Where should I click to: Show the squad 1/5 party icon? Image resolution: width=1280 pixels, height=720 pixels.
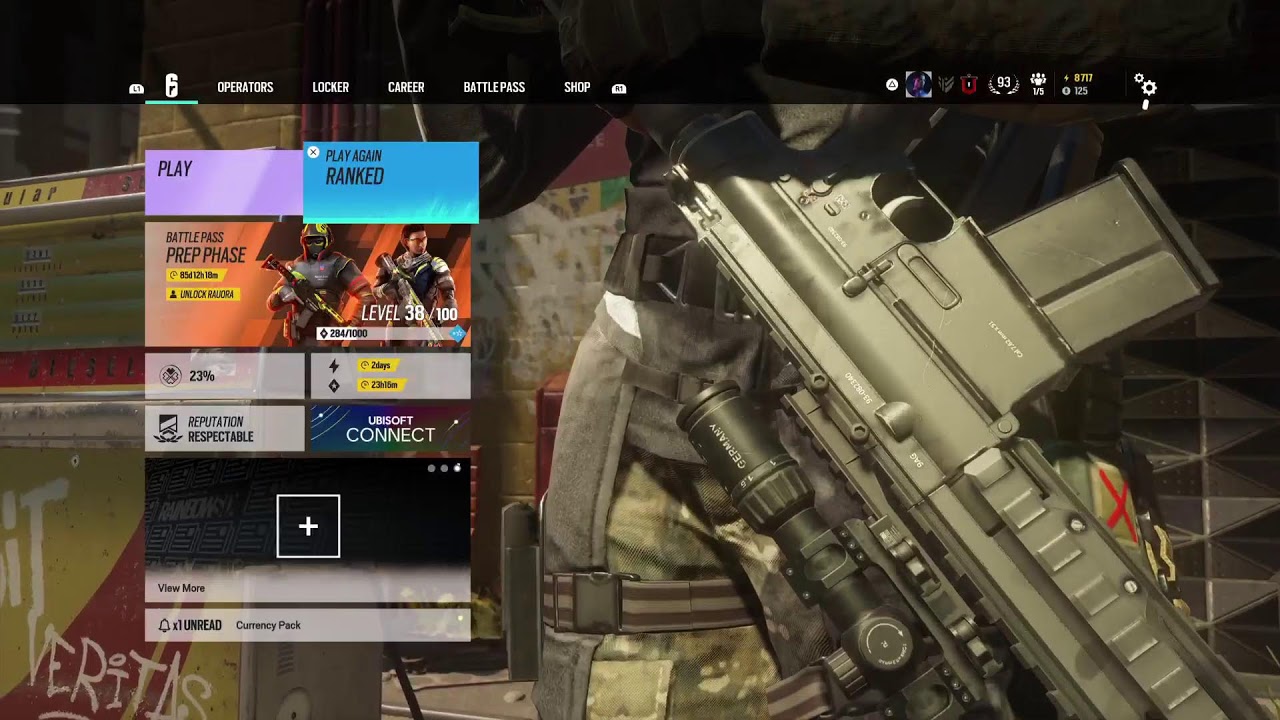click(1038, 85)
